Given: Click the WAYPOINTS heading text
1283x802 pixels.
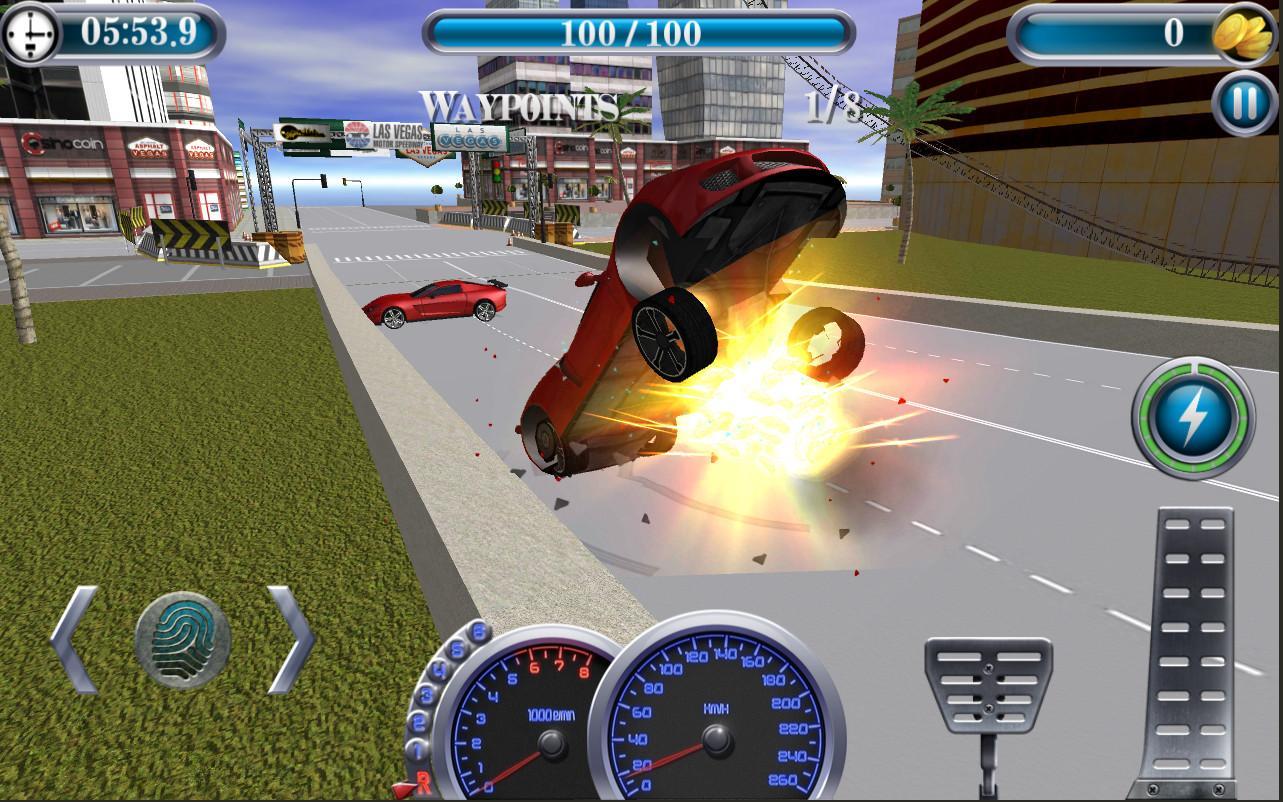Looking at the screenshot, I should [x=520, y=103].
